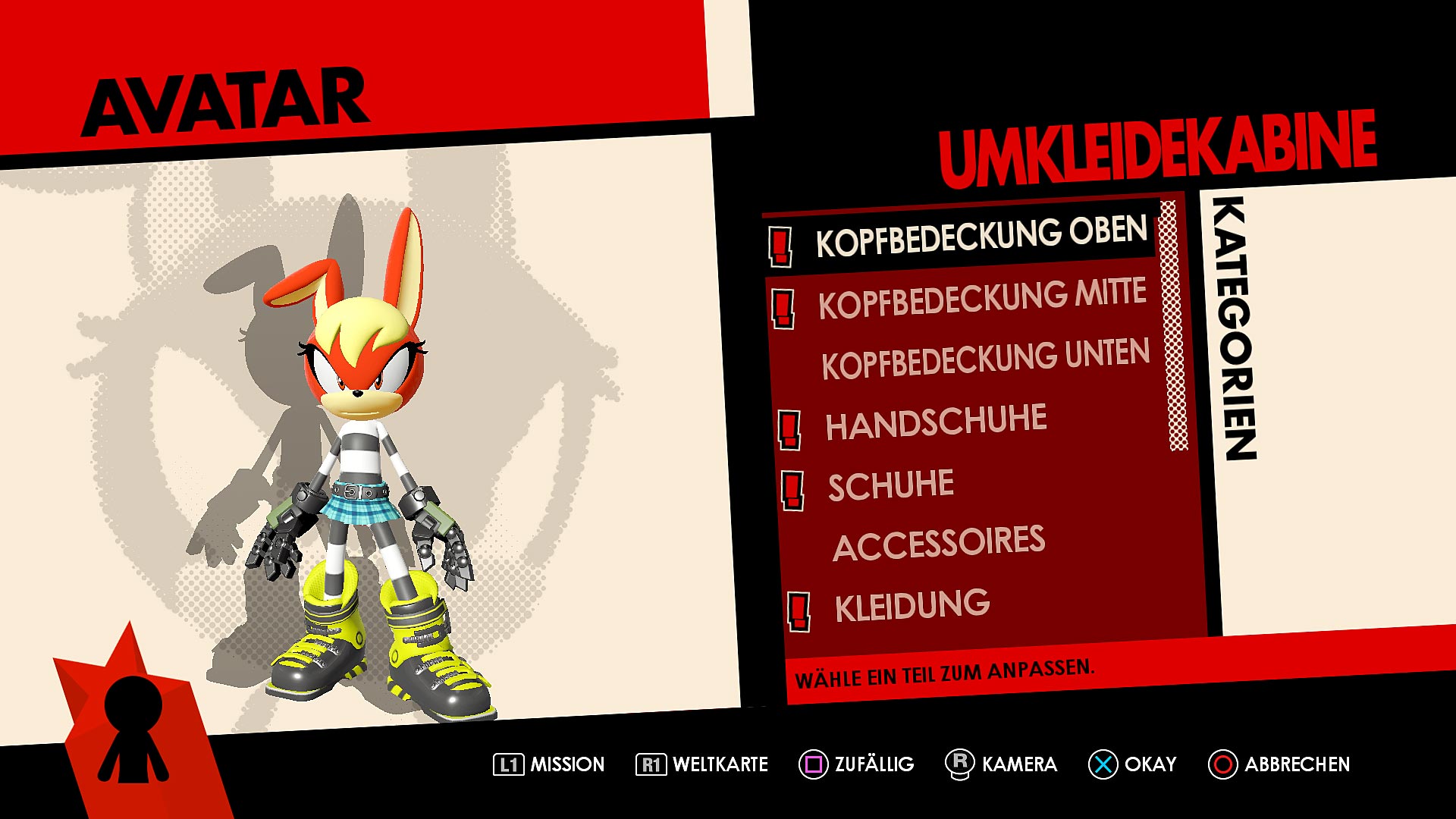1456x819 pixels.
Task: Open the Kleidung category
Action: [x=912, y=607]
